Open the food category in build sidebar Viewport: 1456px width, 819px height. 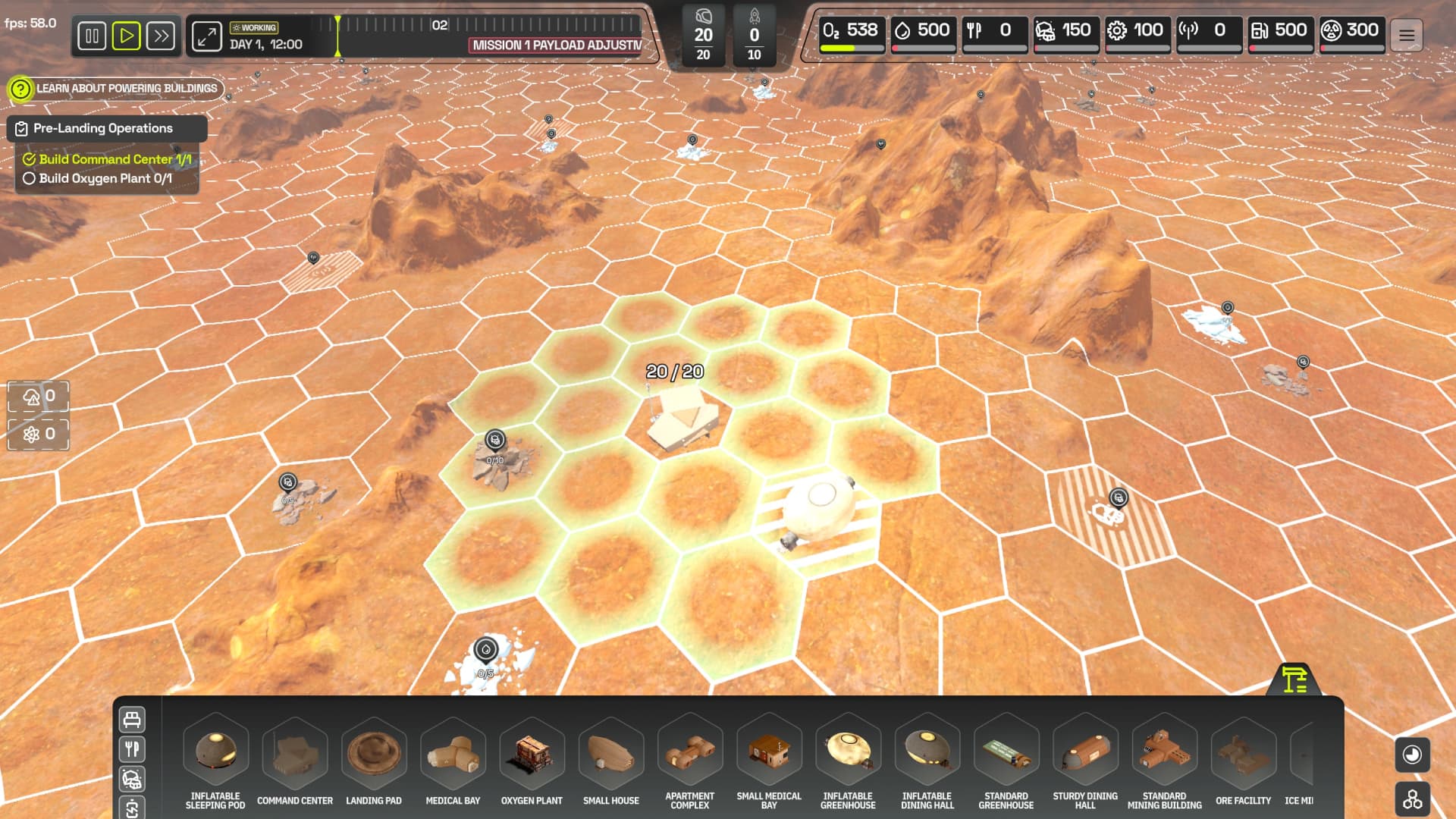click(x=131, y=749)
